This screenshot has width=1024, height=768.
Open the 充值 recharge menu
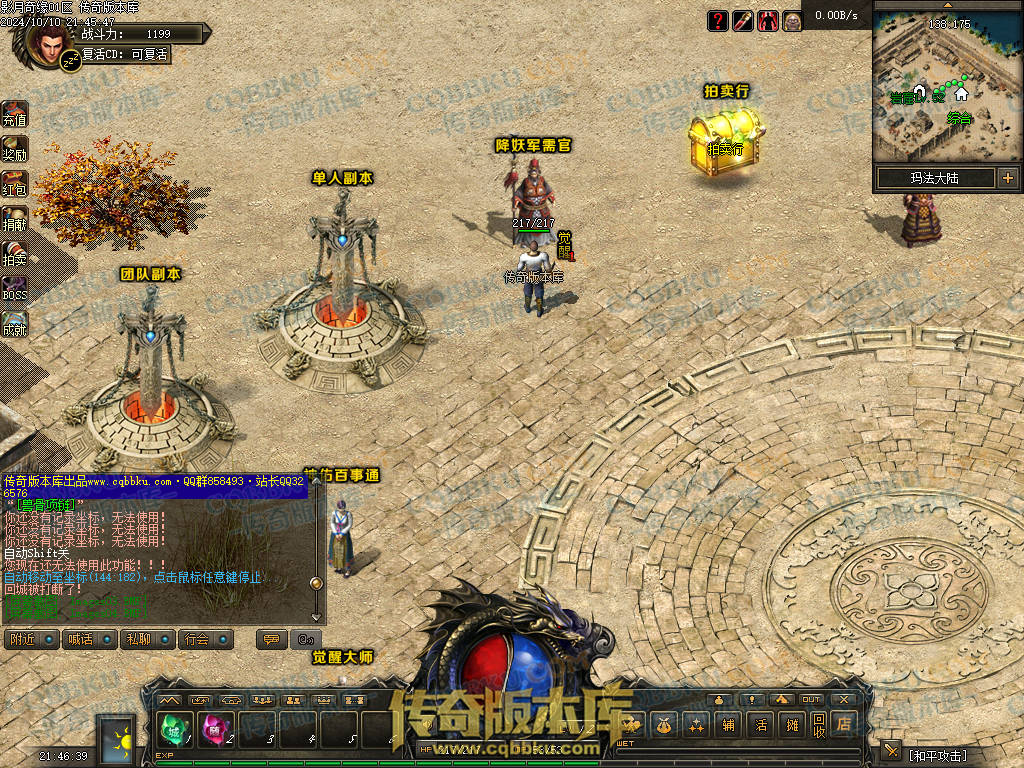[14, 114]
